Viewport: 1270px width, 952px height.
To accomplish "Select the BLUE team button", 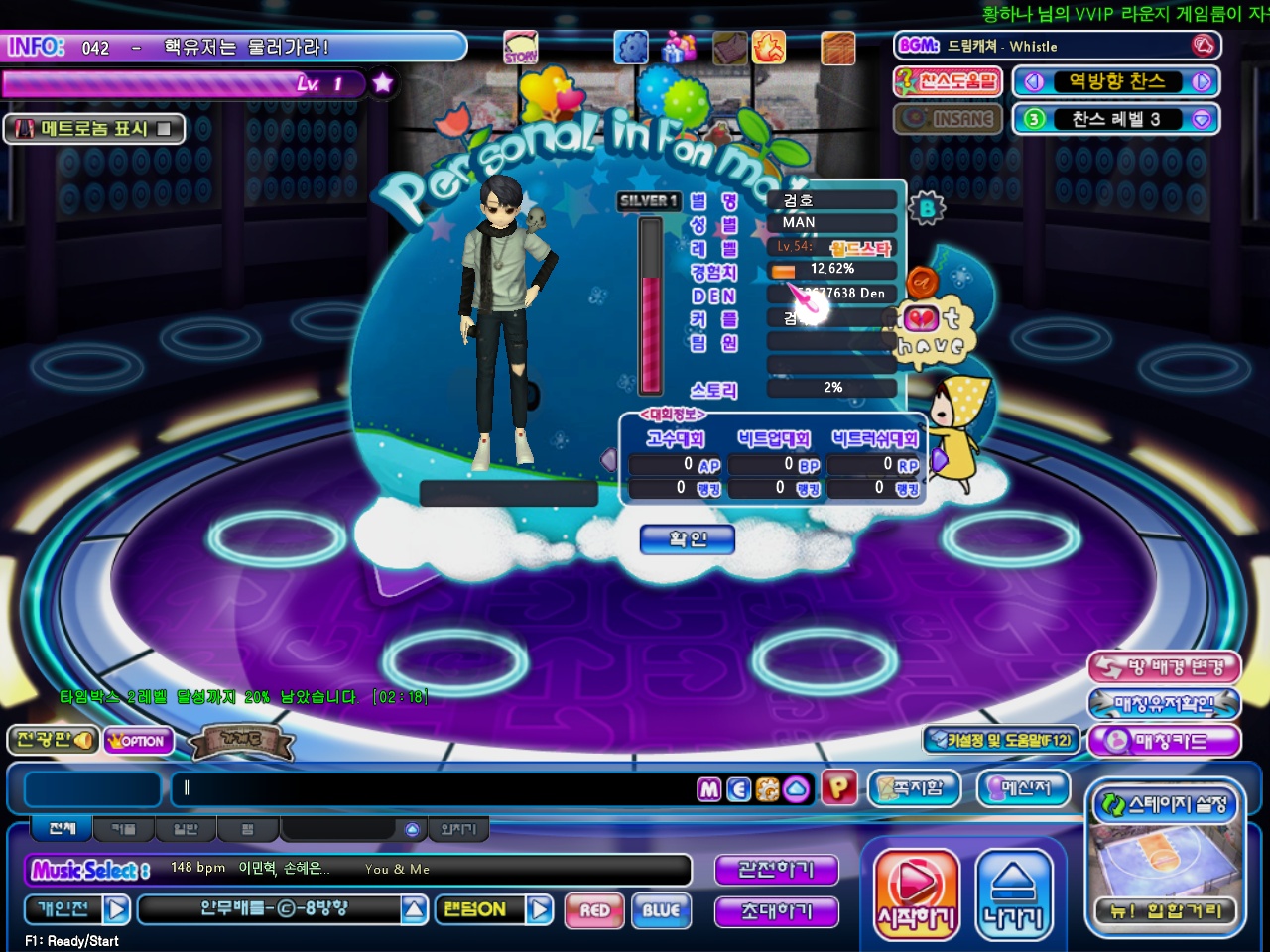I will tap(661, 910).
